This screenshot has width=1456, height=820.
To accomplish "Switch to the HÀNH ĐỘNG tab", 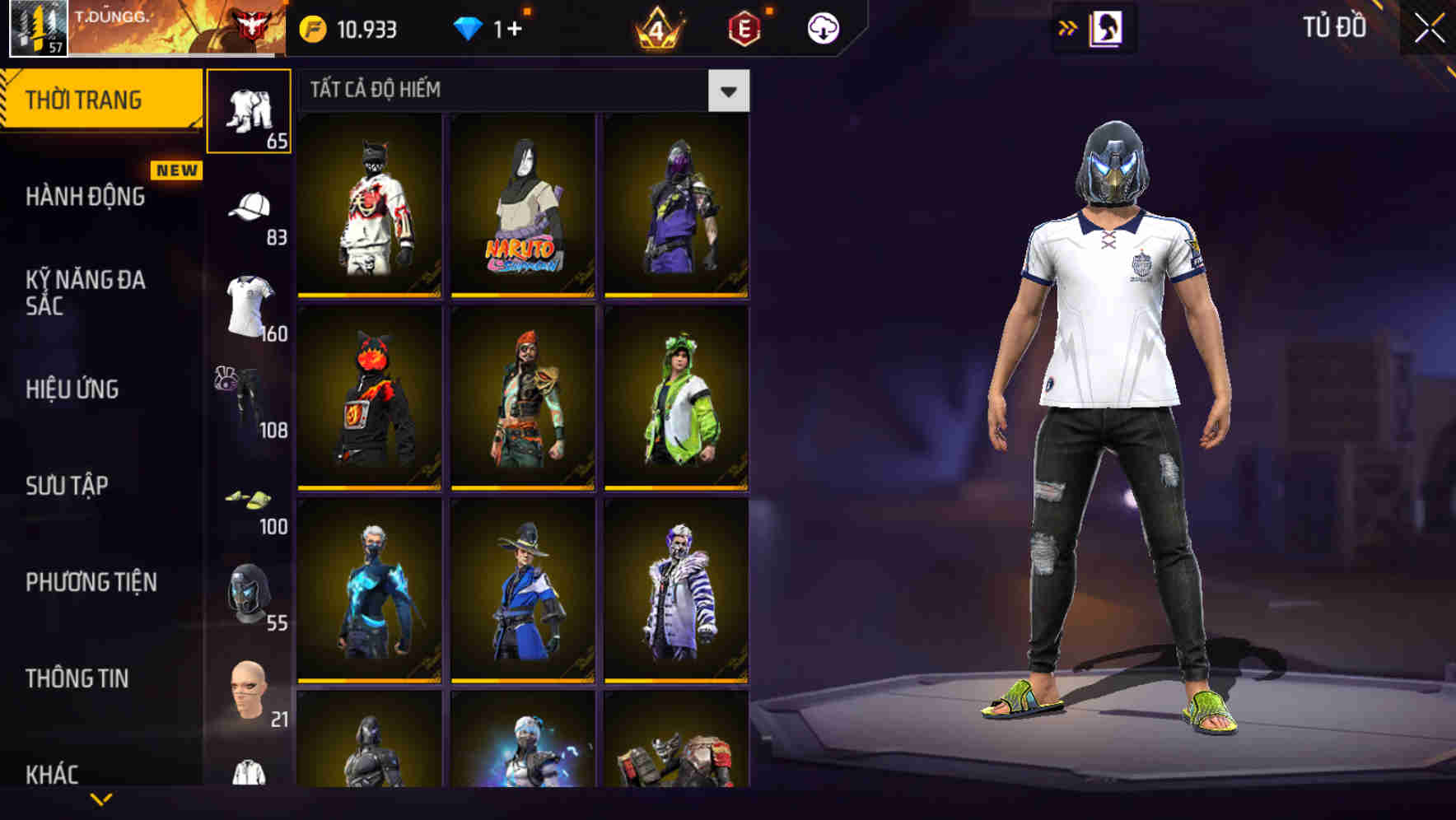I will (85, 198).
